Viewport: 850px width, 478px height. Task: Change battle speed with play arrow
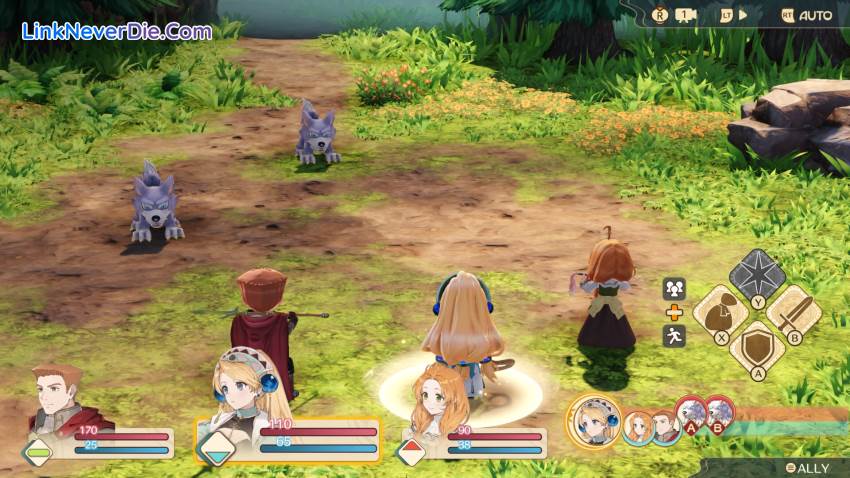click(737, 15)
